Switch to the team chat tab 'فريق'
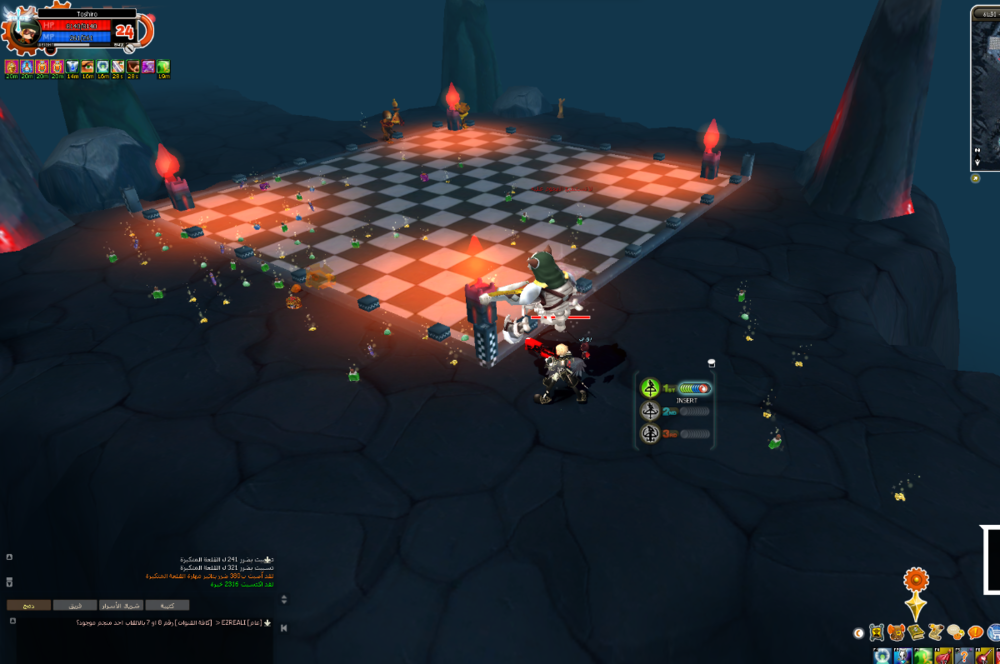The width and height of the screenshot is (1000, 664). 75,605
